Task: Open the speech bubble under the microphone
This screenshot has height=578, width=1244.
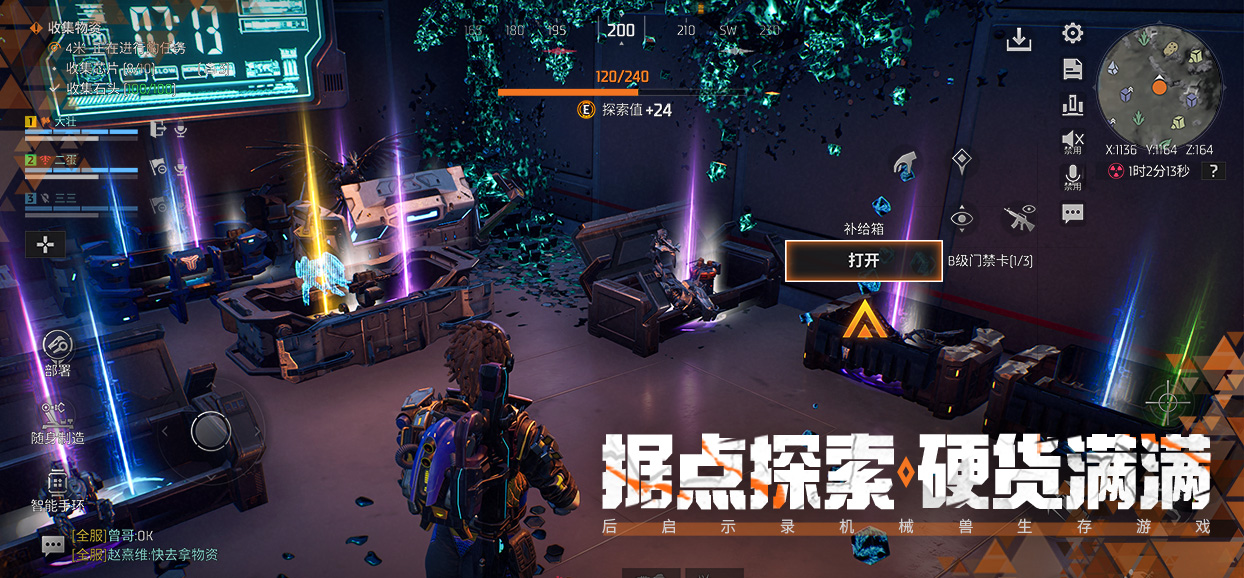Action: pos(1072,213)
